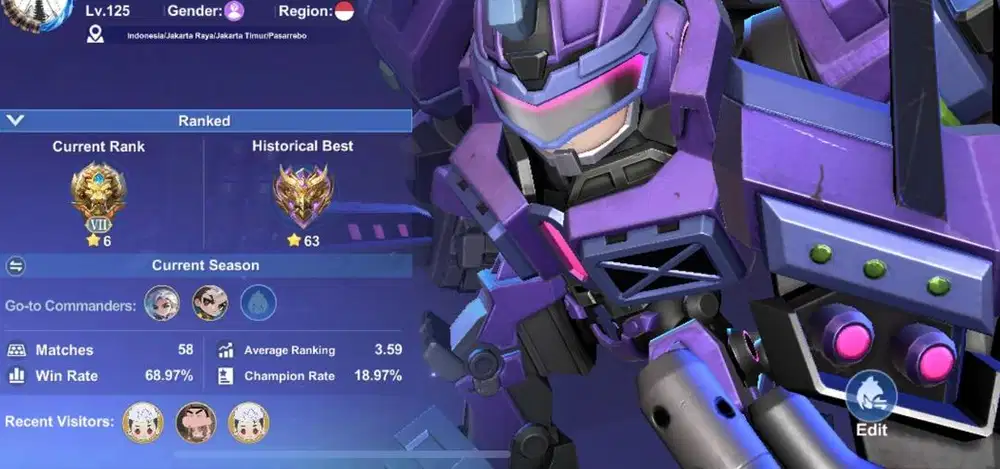View the dark-haired recent visitor's profile

[195, 422]
